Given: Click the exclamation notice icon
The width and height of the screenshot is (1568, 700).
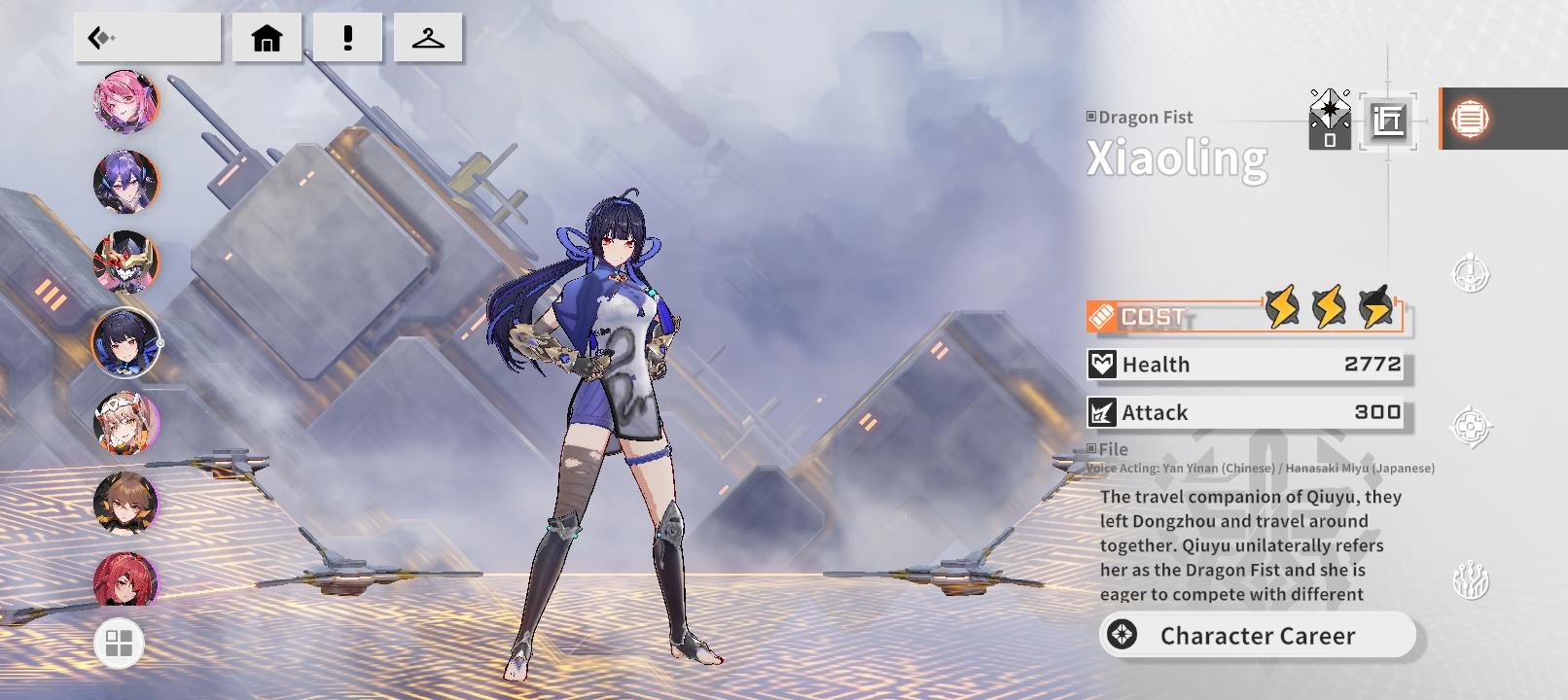Looking at the screenshot, I should (x=347, y=36).
